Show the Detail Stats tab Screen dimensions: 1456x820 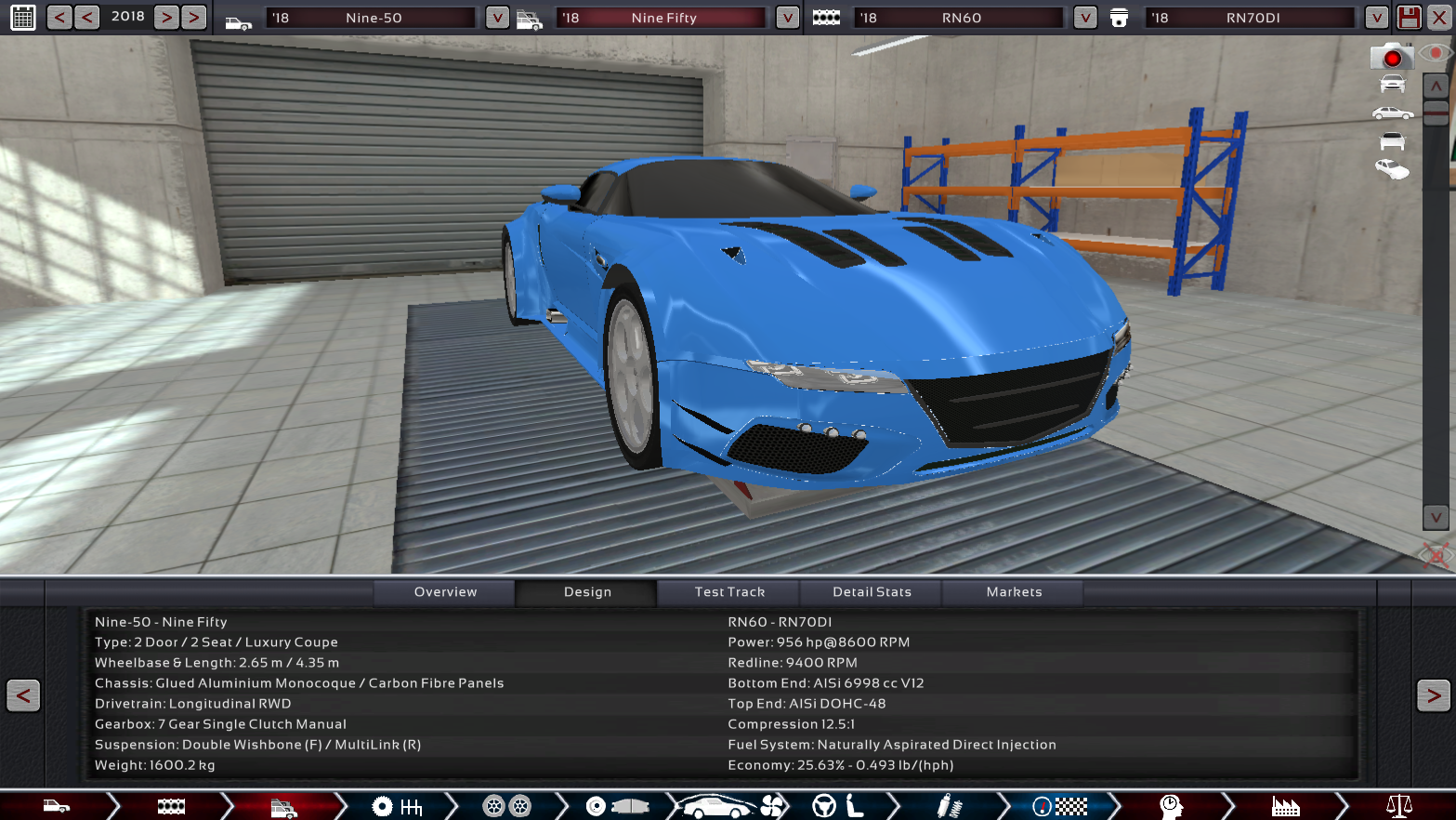[x=872, y=592]
